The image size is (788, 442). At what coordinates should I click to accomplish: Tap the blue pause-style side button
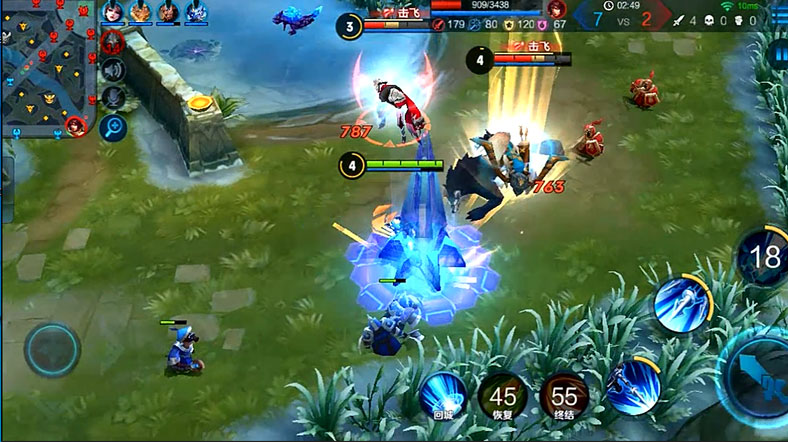(780, 53)
